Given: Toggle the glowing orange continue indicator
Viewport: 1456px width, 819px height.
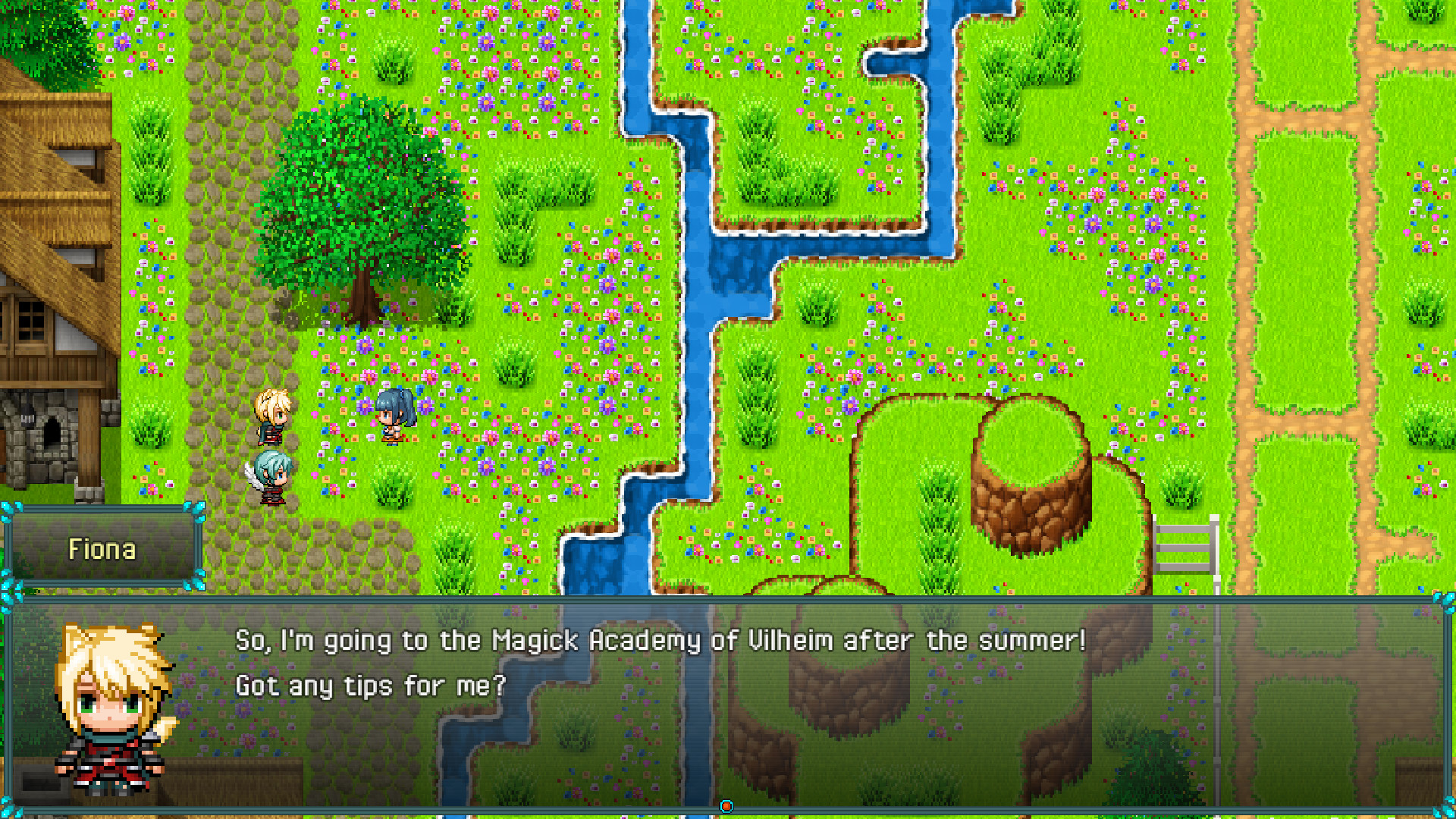Looking at the screenshot, I should coord(727,806).
